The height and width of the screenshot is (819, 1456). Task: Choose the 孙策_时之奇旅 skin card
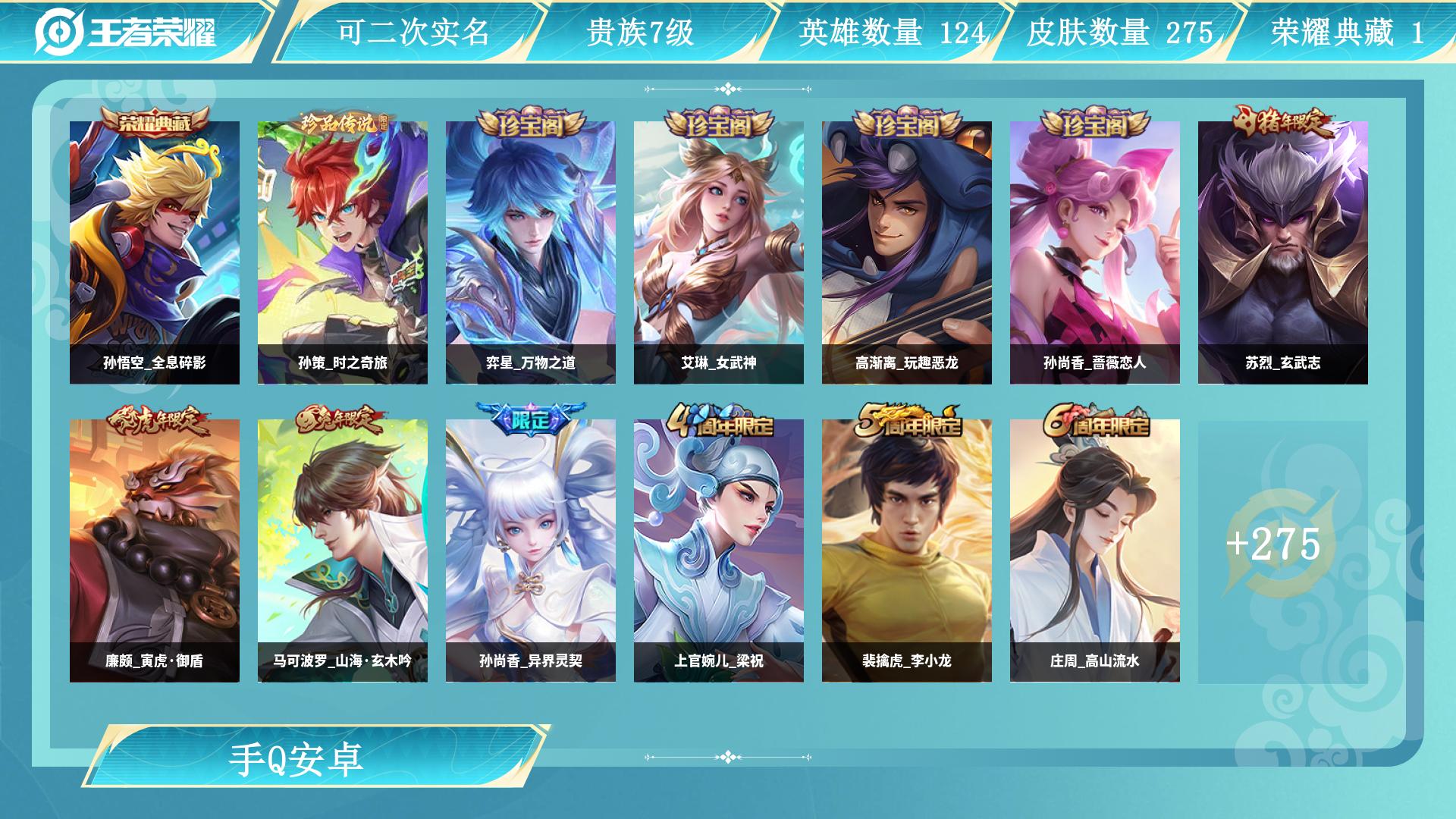click(343, 253)
